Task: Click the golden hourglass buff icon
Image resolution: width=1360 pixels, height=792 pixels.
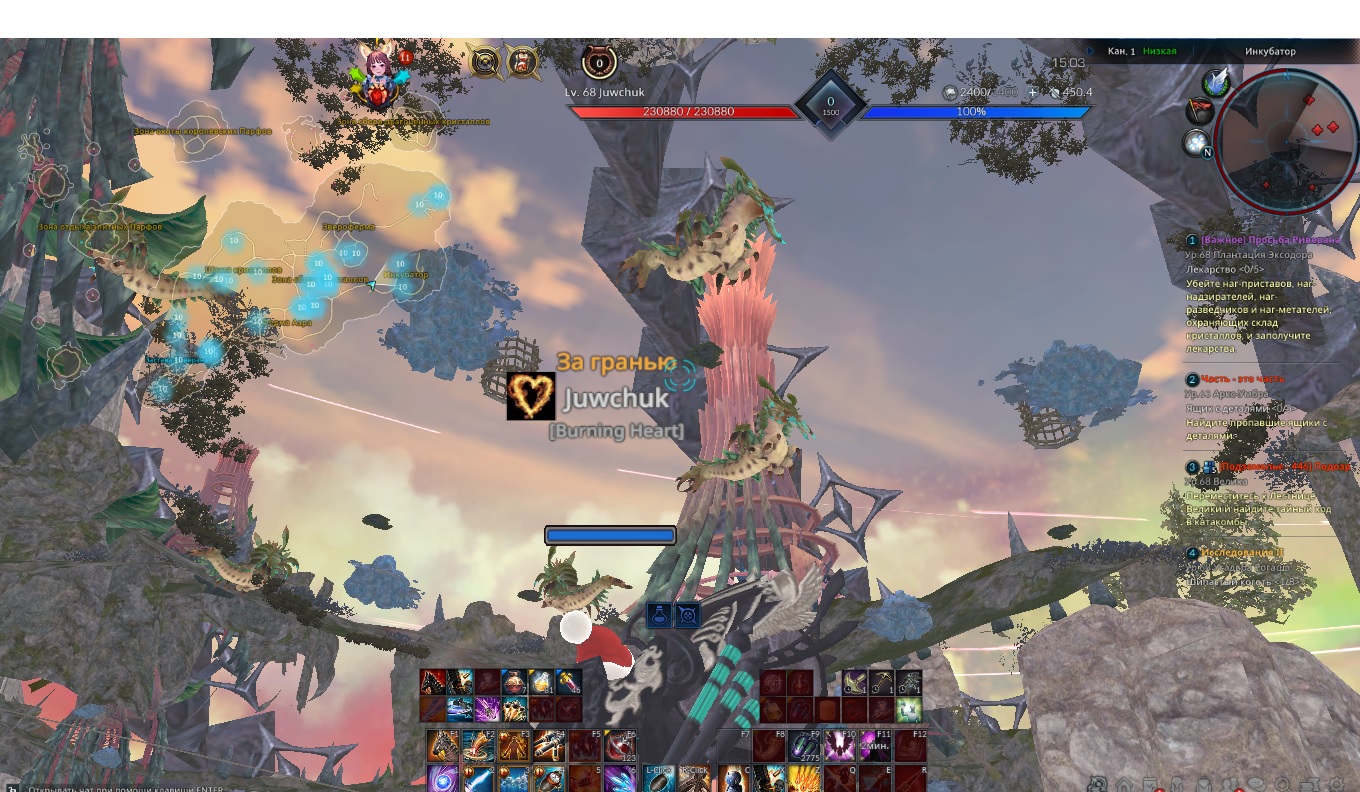Action: point(522,63)
